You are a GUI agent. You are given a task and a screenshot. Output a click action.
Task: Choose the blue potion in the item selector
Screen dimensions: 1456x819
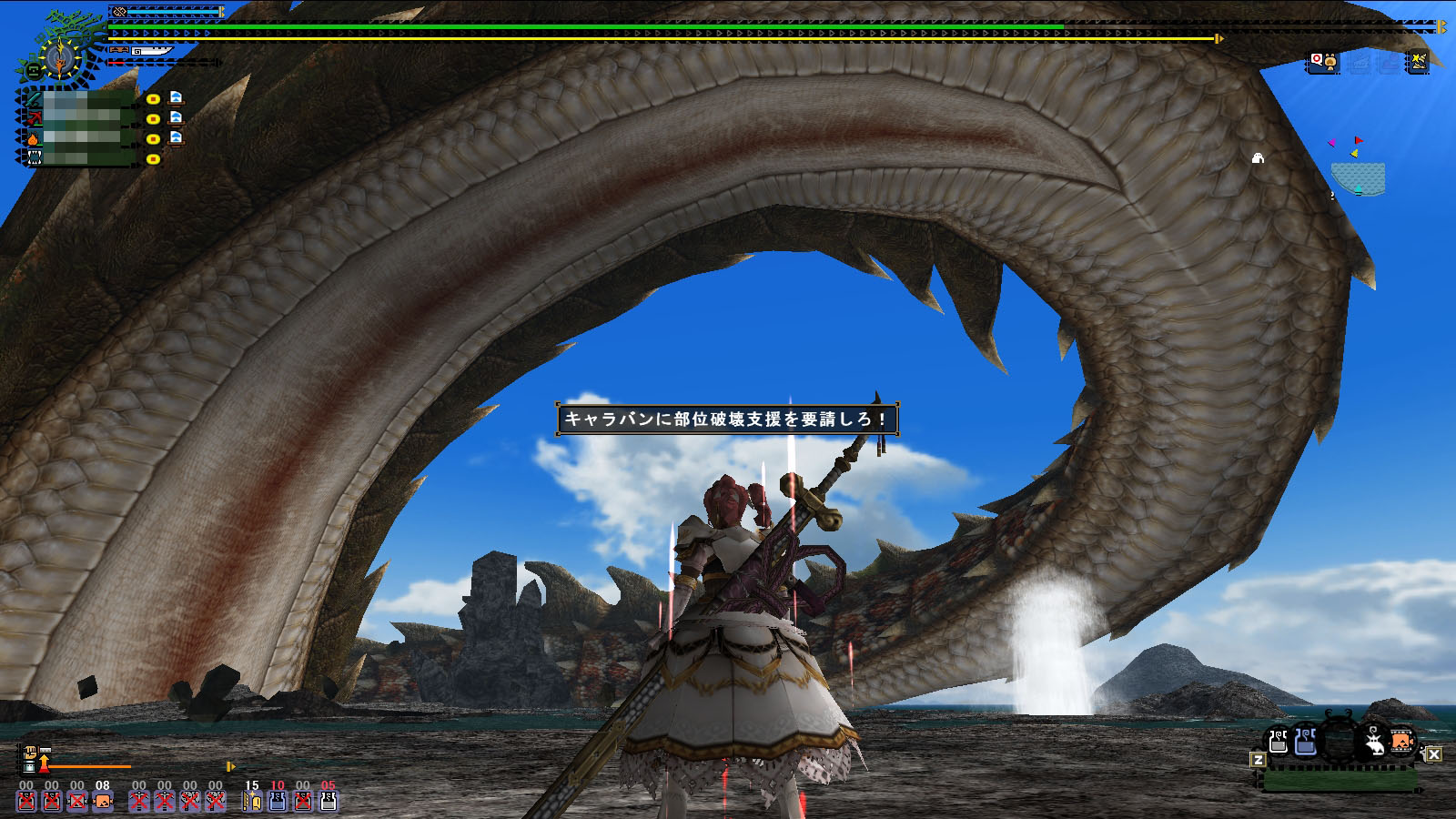(x=1306, y=742)
